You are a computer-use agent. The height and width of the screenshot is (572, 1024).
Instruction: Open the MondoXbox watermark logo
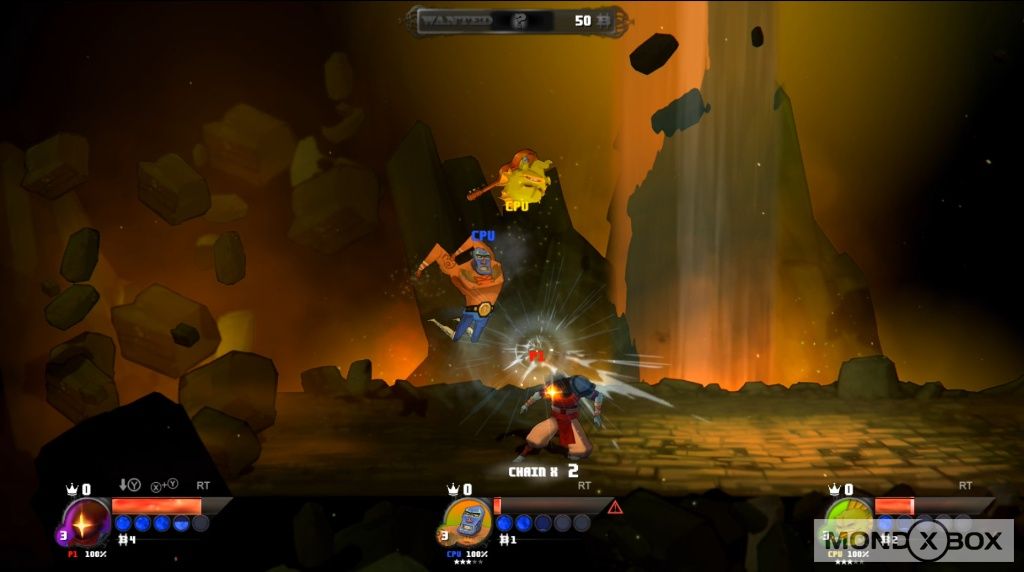point(914,541)
